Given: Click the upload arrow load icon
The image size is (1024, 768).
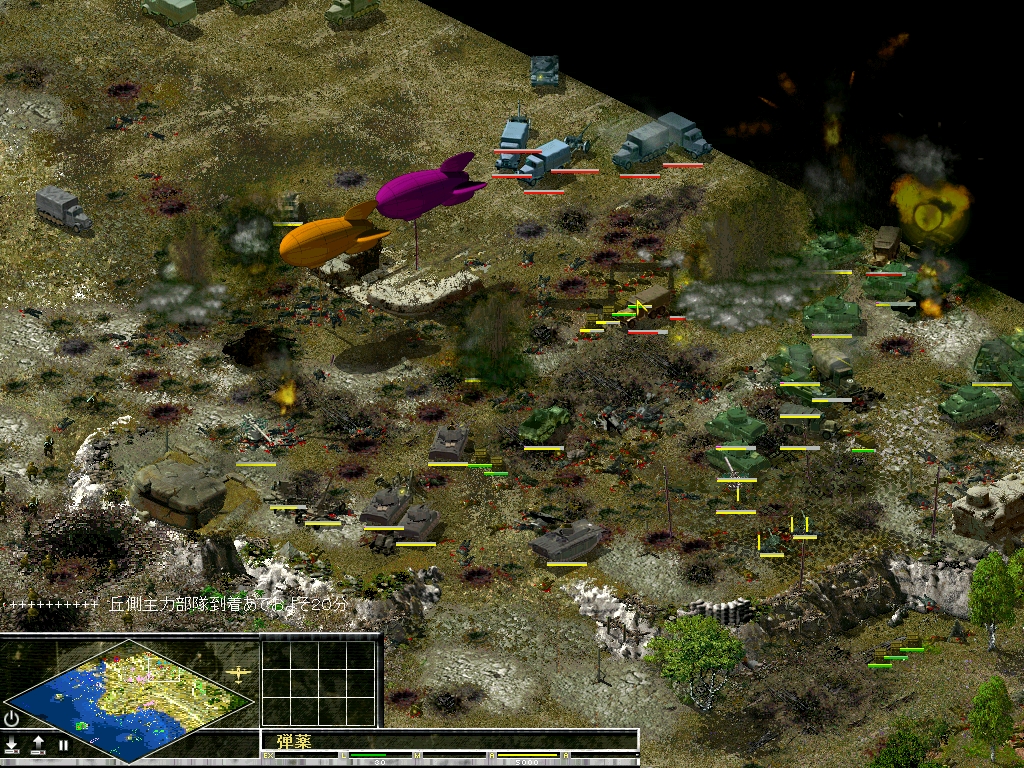Looking at the screenshot, I should (38, 745).
